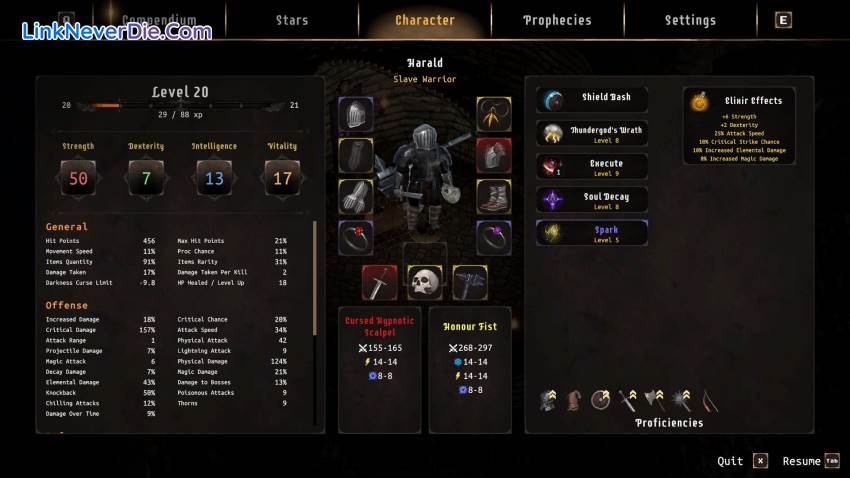Select the equipped helmet slot

coord(356,114)
